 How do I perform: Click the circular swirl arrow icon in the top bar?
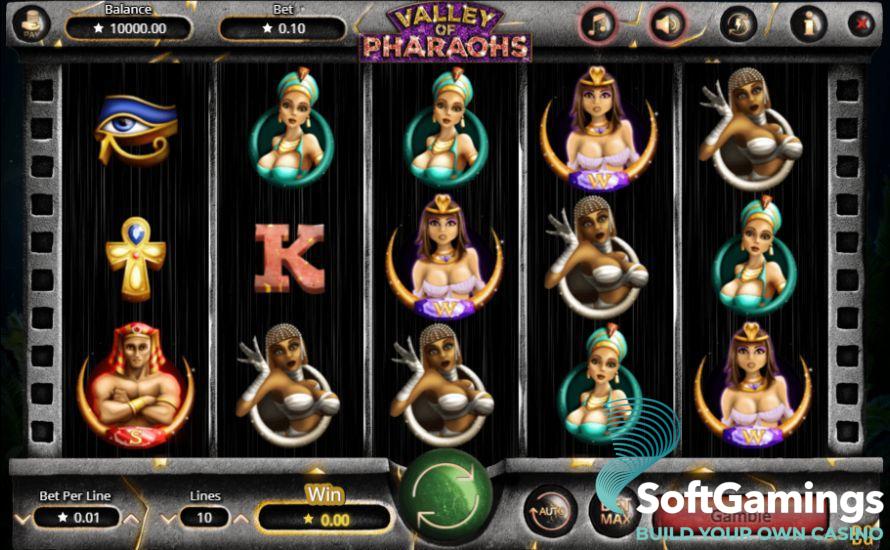point(737,23)
